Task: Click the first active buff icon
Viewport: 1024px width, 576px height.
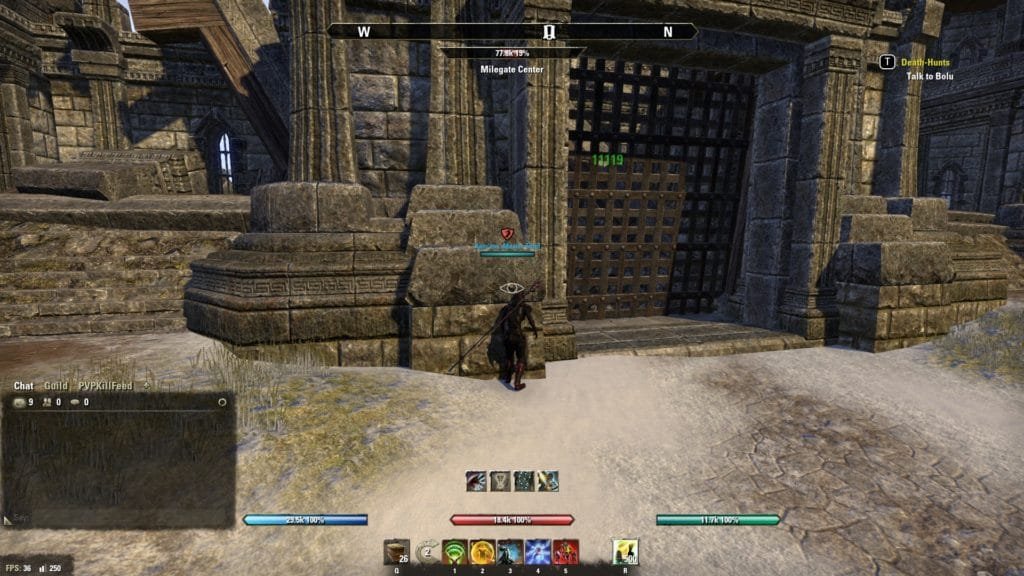Action: pos(476,481)
